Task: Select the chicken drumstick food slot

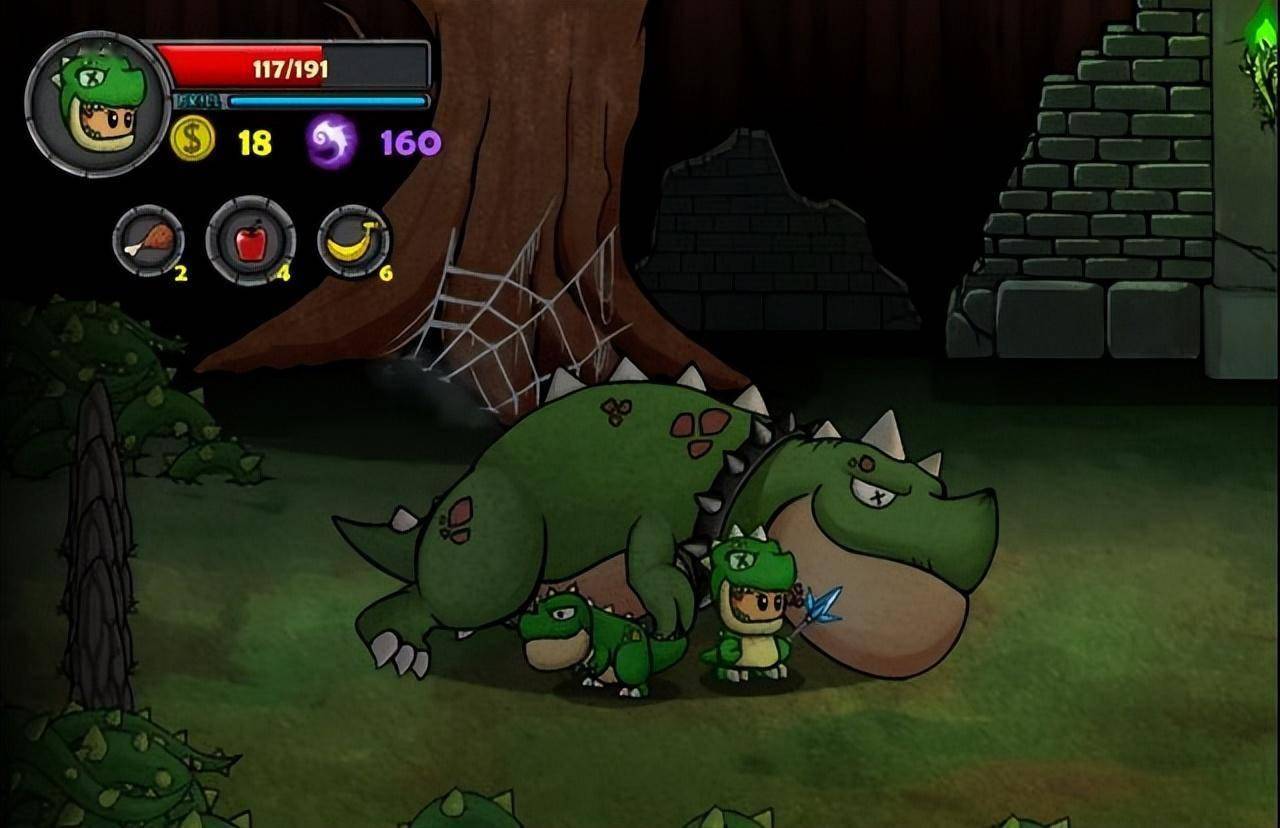Action: 148,240
